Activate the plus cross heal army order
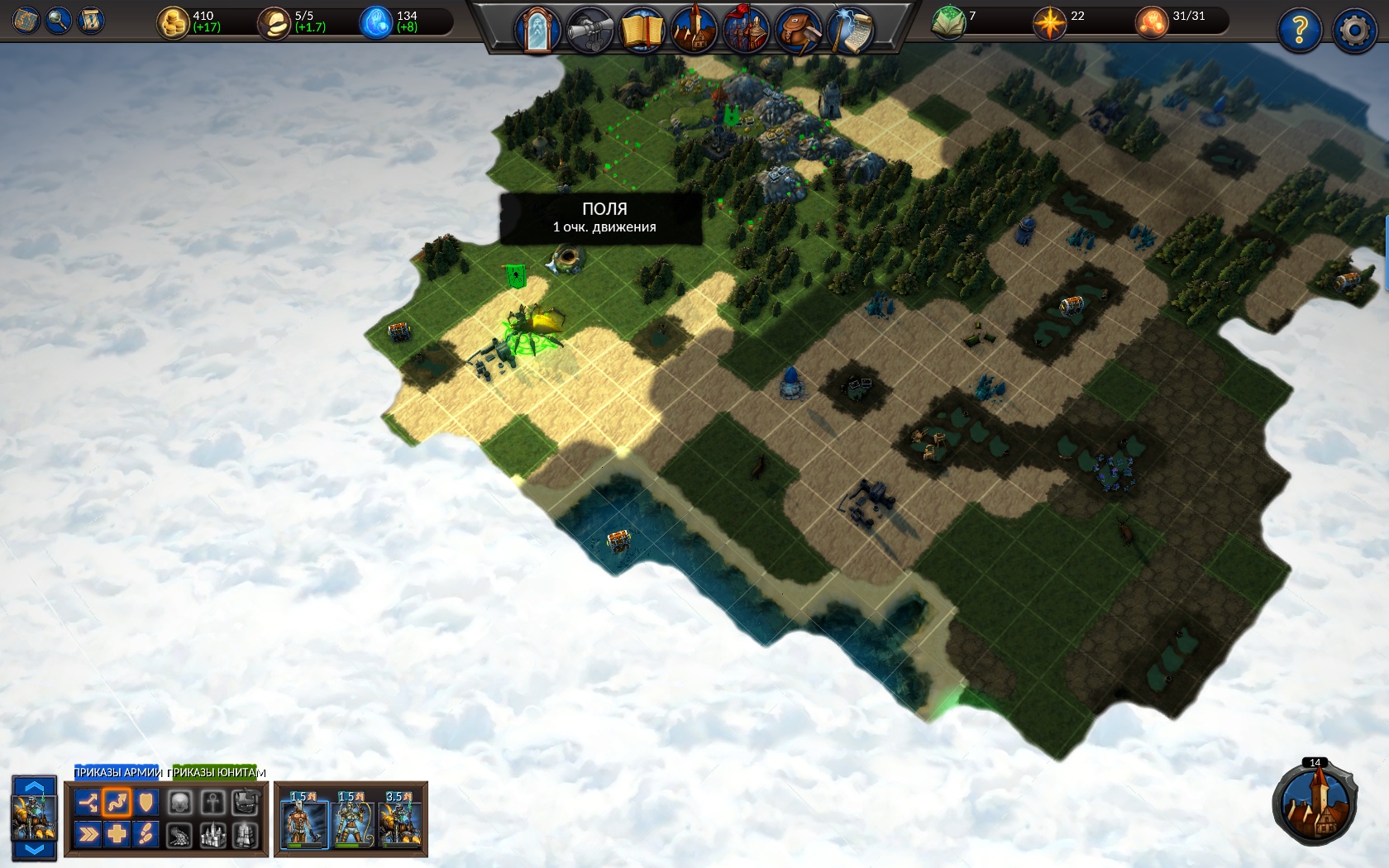1389x868 pixels. (117, 833)
